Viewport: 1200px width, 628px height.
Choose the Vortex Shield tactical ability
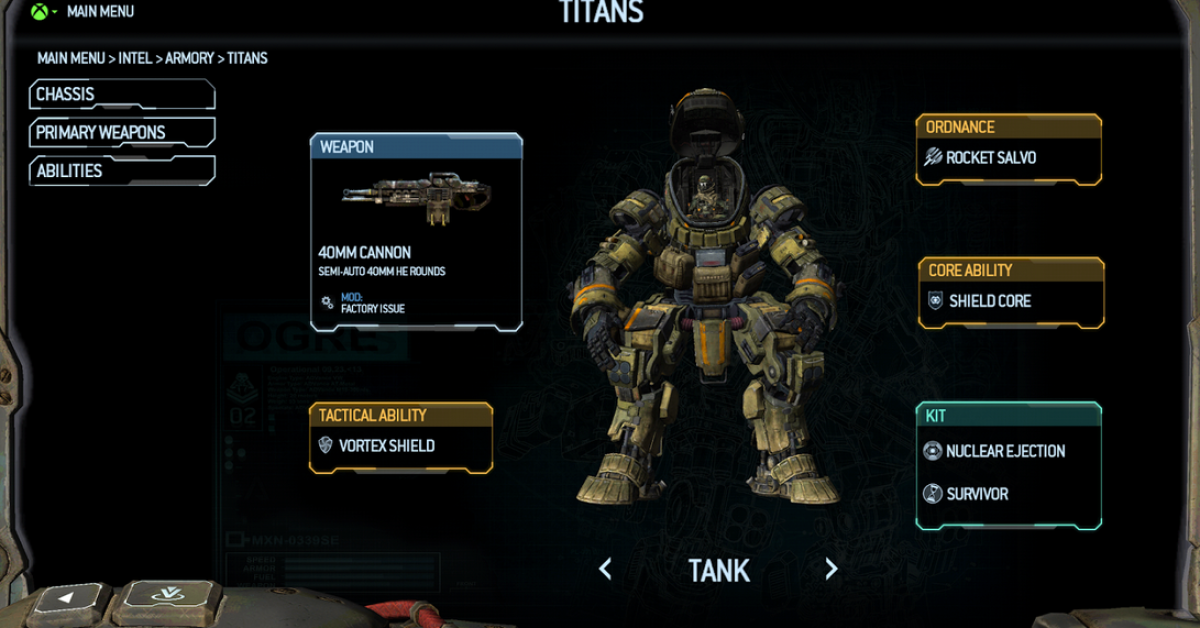click(x=400, y=446)
